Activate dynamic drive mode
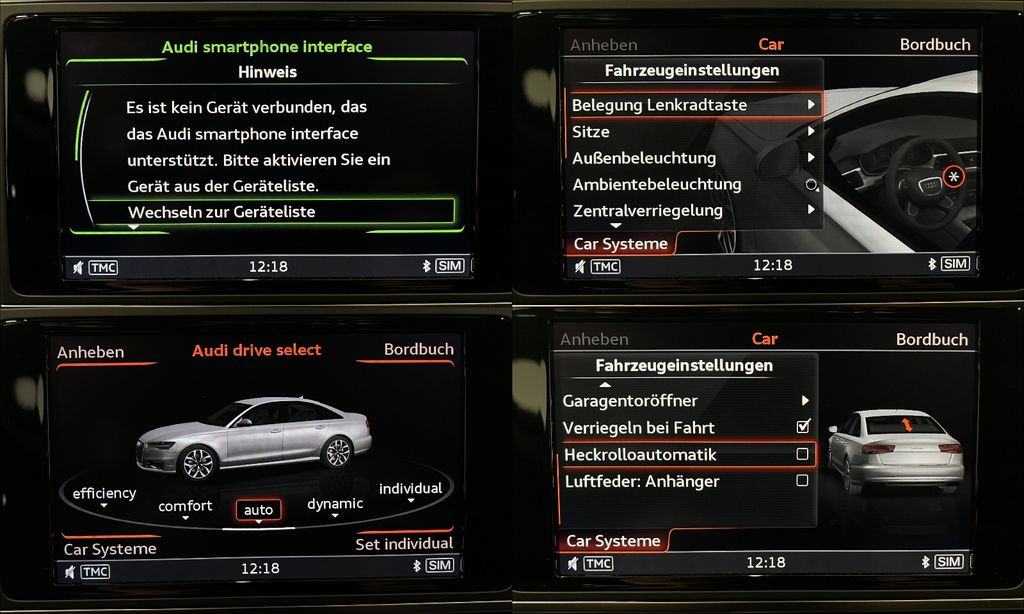 pos(335,504)
